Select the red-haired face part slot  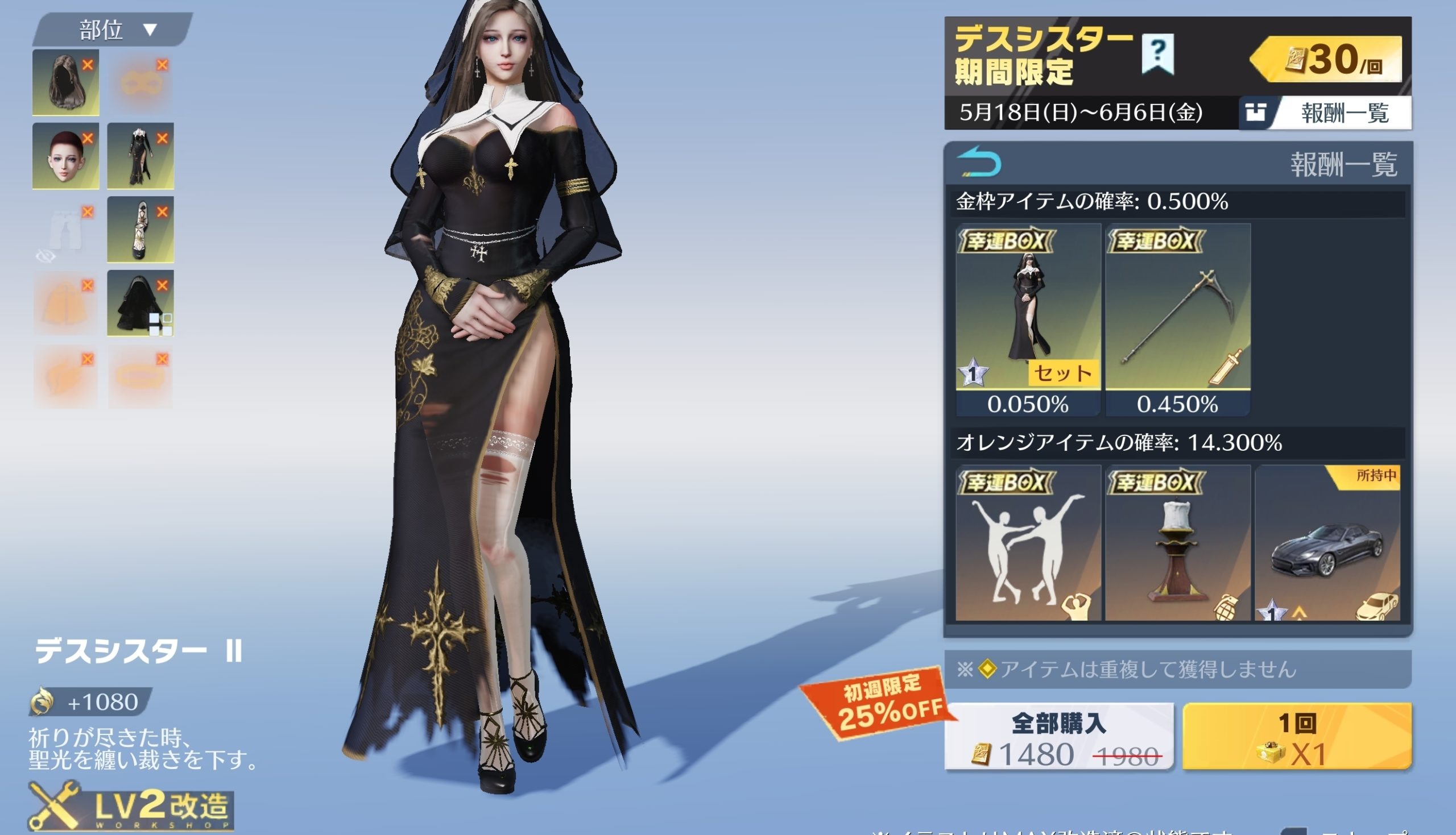tap(64, 156)
